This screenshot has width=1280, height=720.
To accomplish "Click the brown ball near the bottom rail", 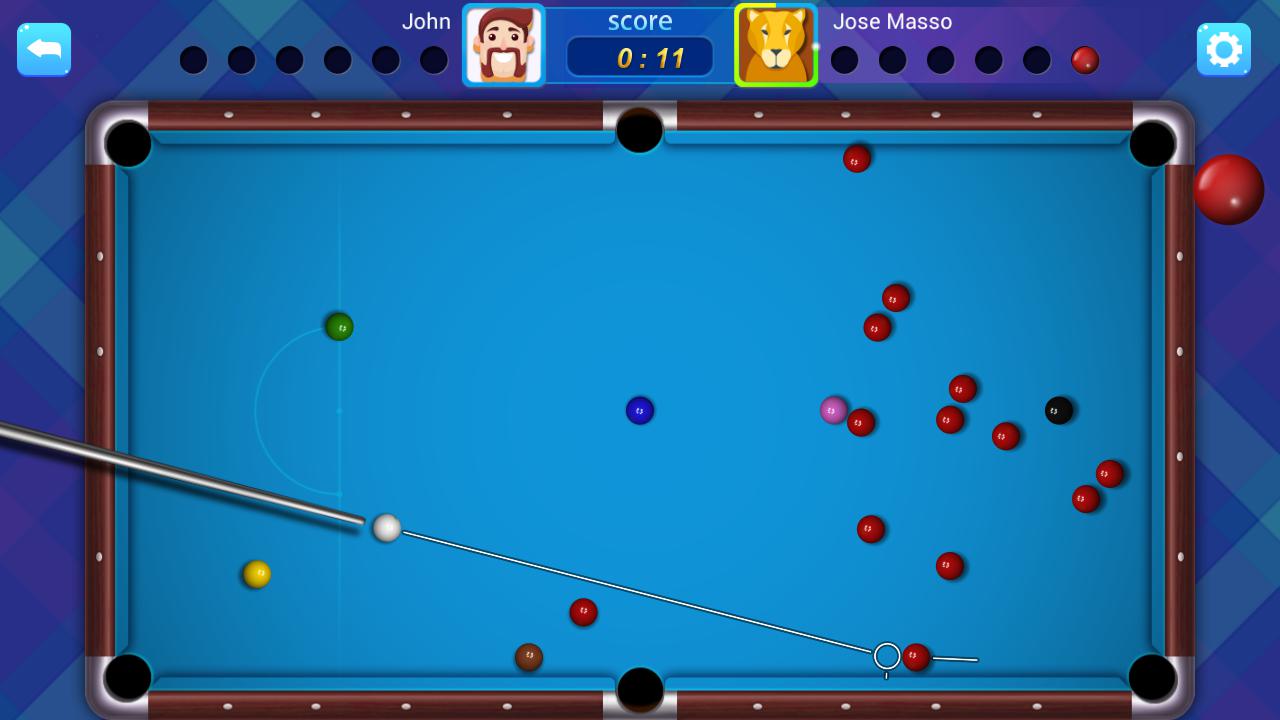I will [530, 656].
